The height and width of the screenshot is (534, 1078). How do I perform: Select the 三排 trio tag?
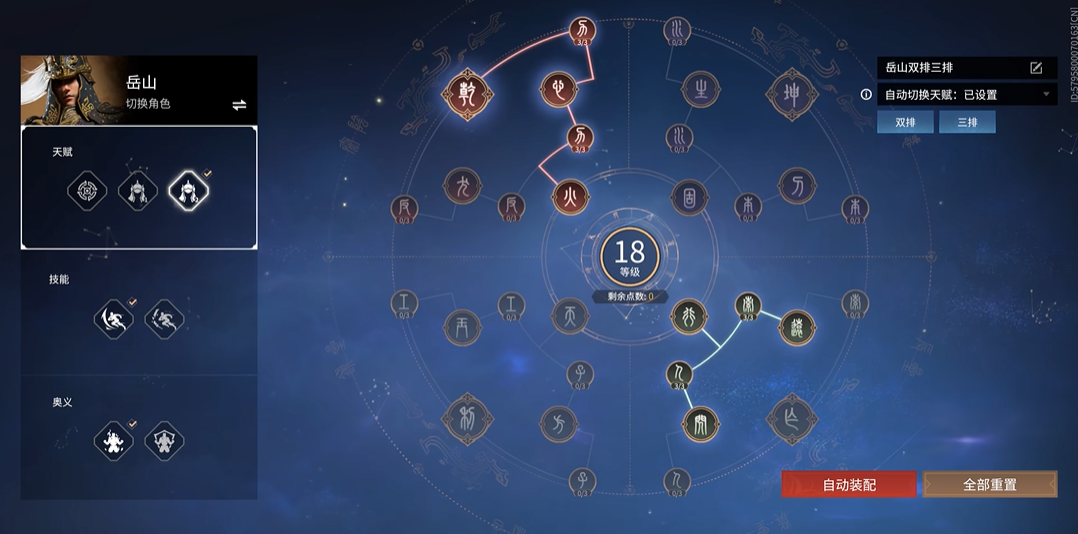click(x=967, y=122)
